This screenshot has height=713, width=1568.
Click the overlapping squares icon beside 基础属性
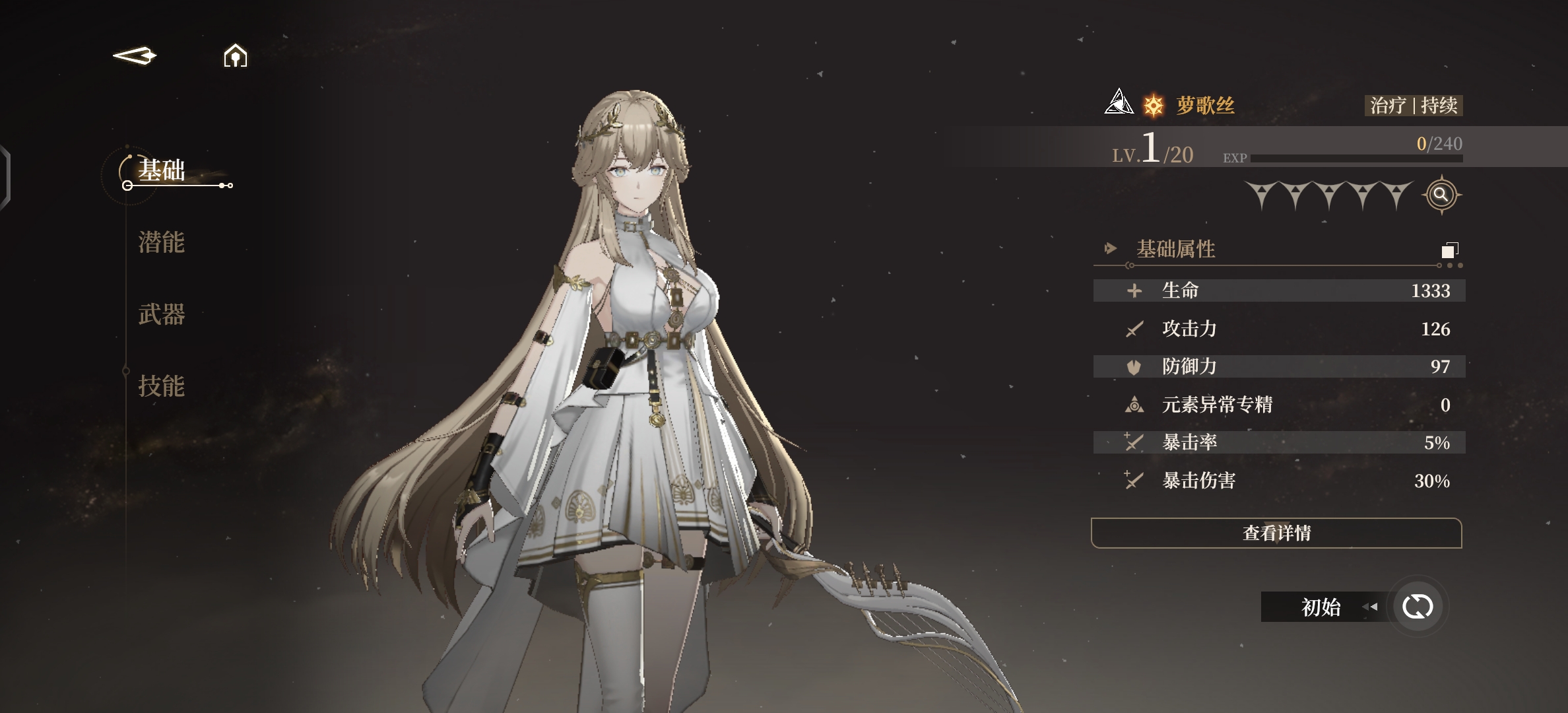(x=1449, y=250)
